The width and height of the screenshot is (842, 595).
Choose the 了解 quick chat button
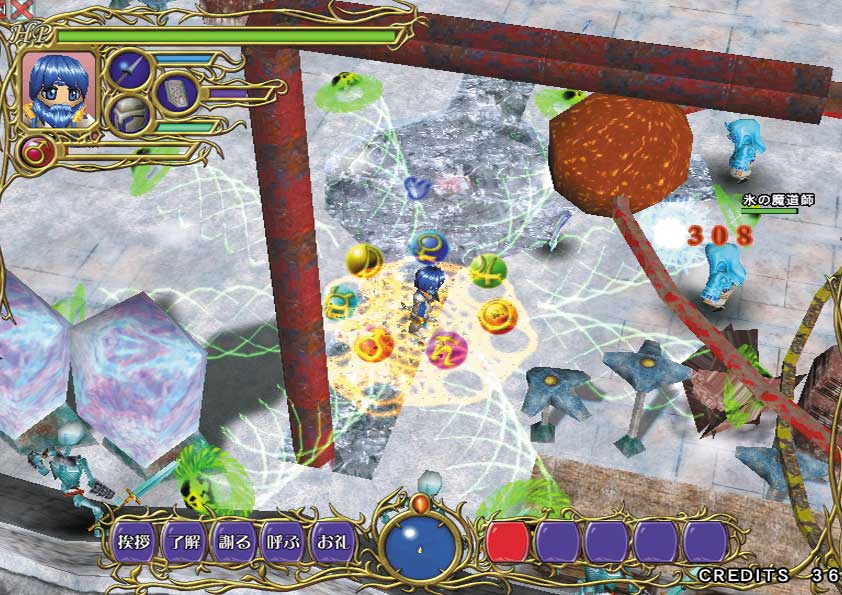coord(184,542)
